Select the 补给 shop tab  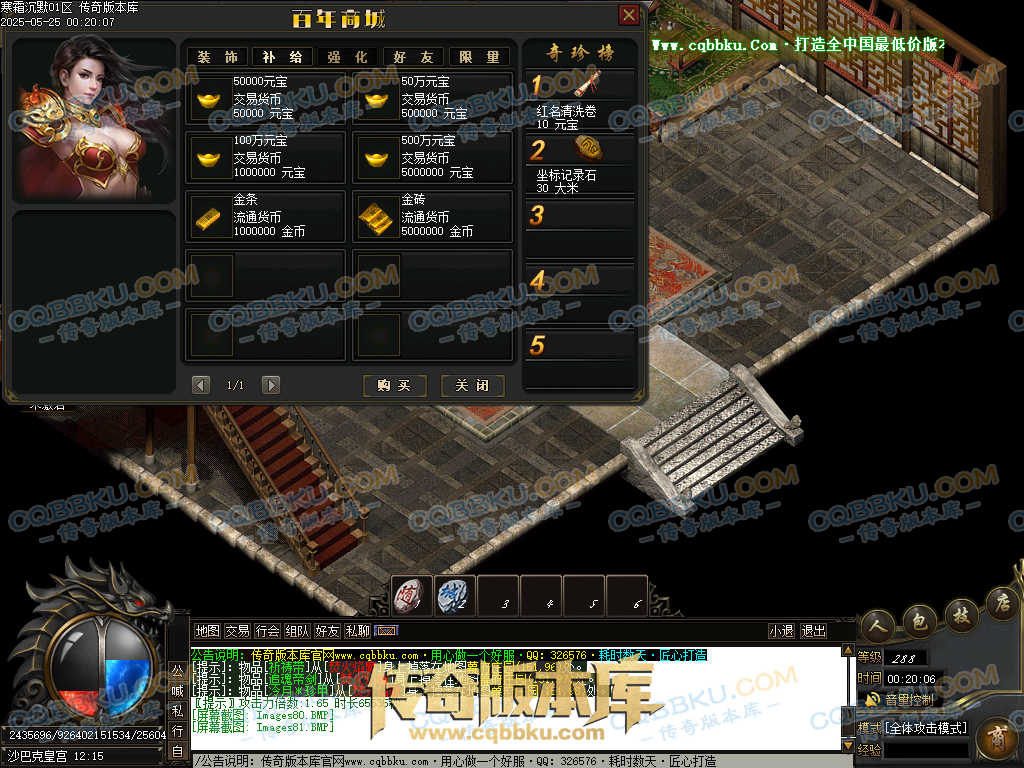282,57
